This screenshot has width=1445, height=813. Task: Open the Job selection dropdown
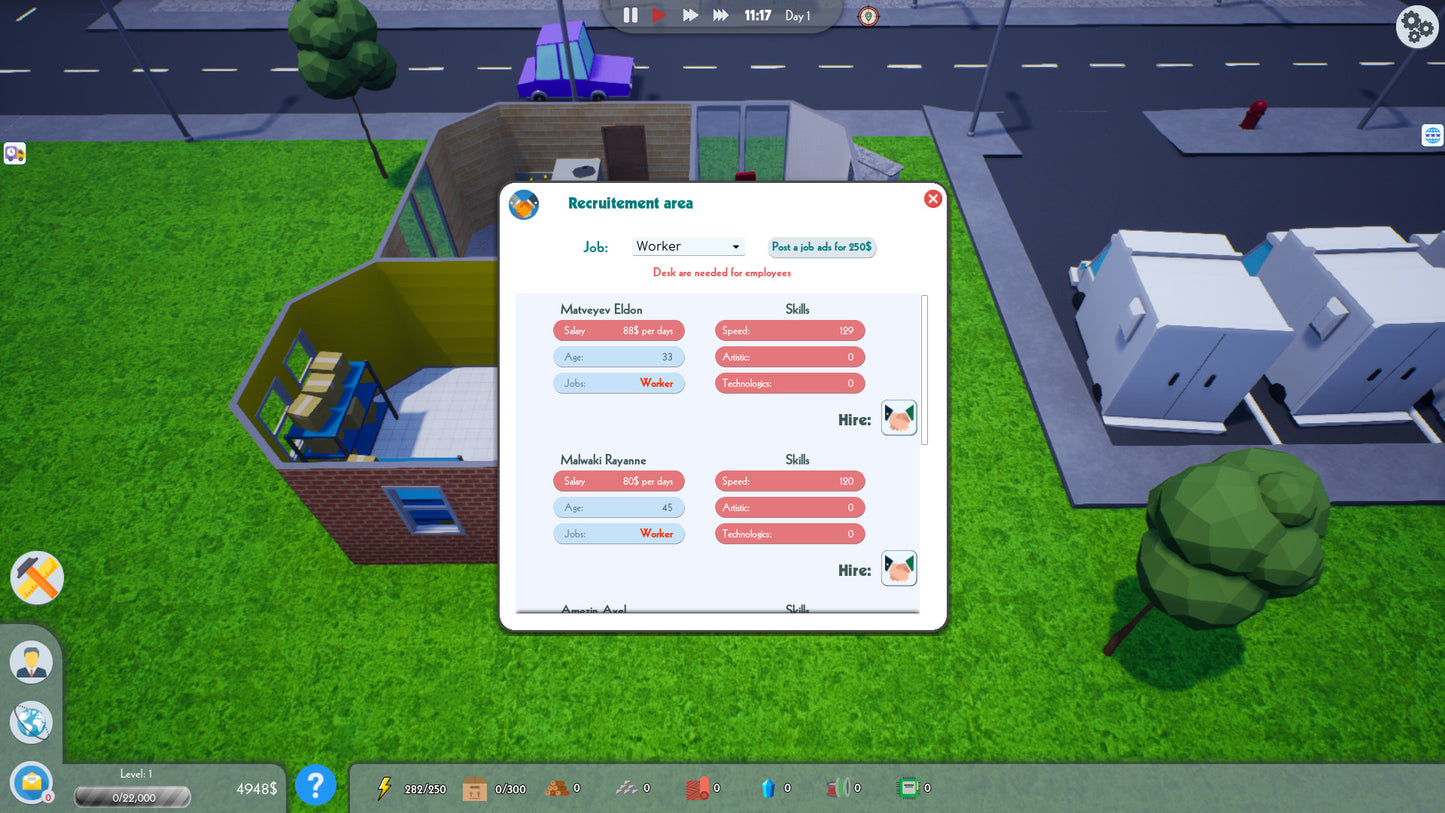click(688, 246)
